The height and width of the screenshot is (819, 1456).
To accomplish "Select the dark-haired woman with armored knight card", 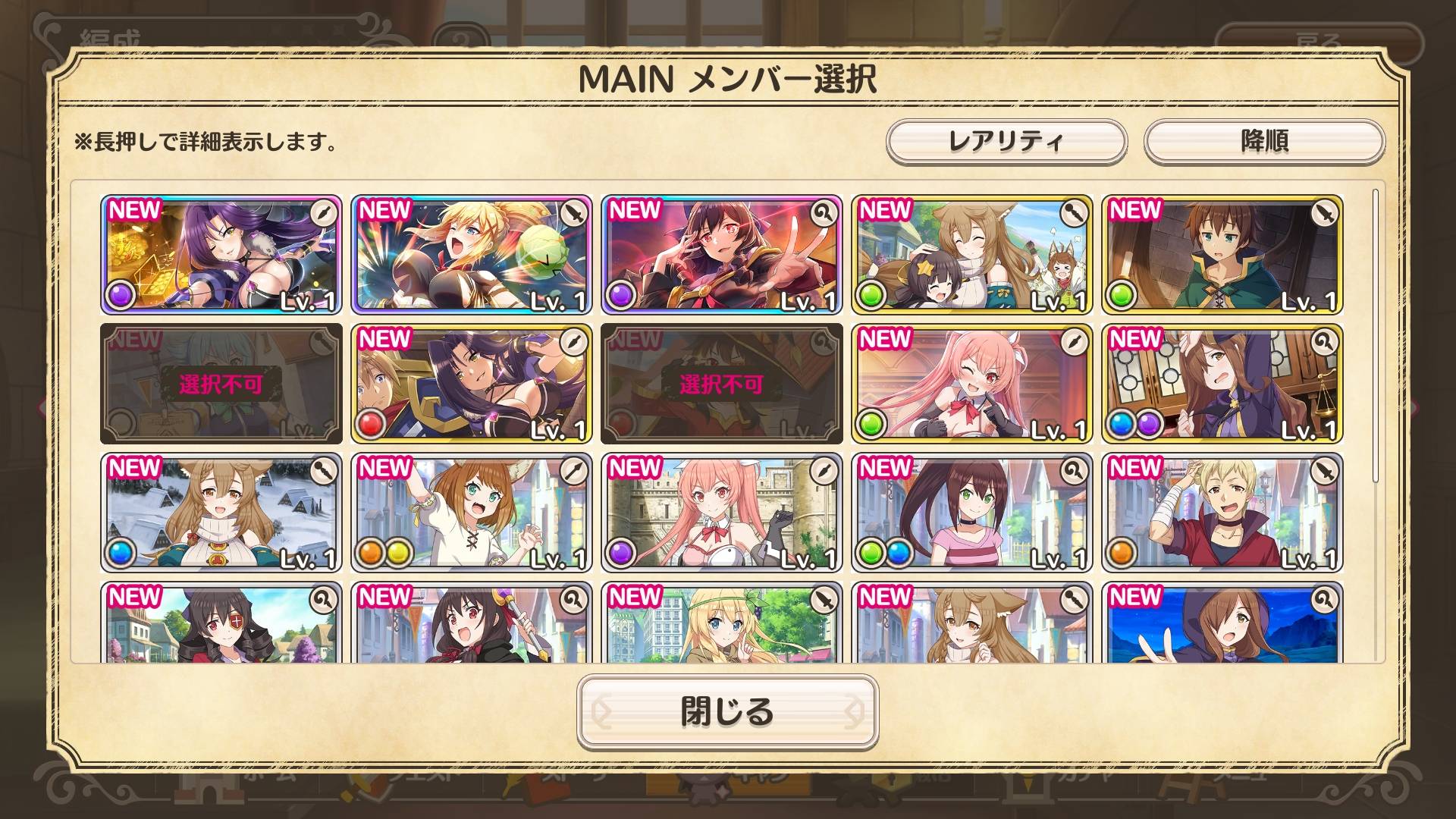I will coord(471,384).
